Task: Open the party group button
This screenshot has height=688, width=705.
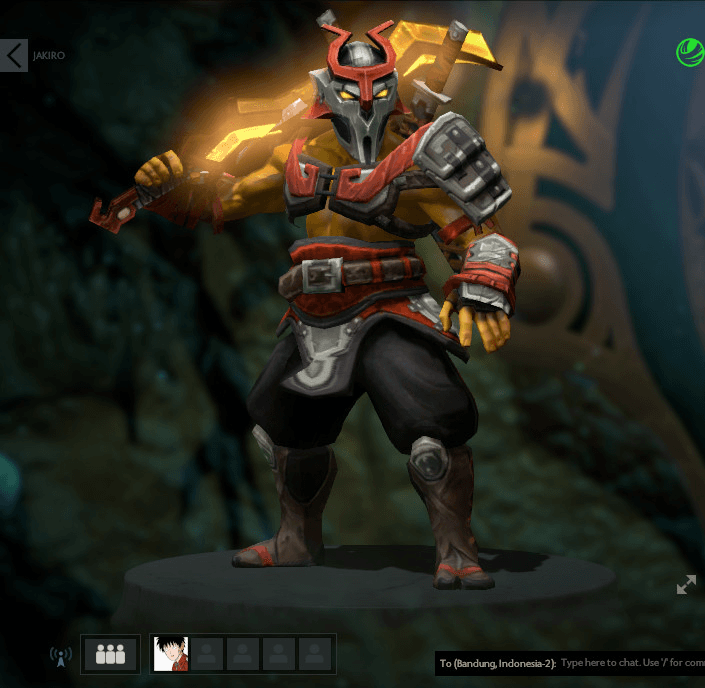Action: [x=111, y=655]
